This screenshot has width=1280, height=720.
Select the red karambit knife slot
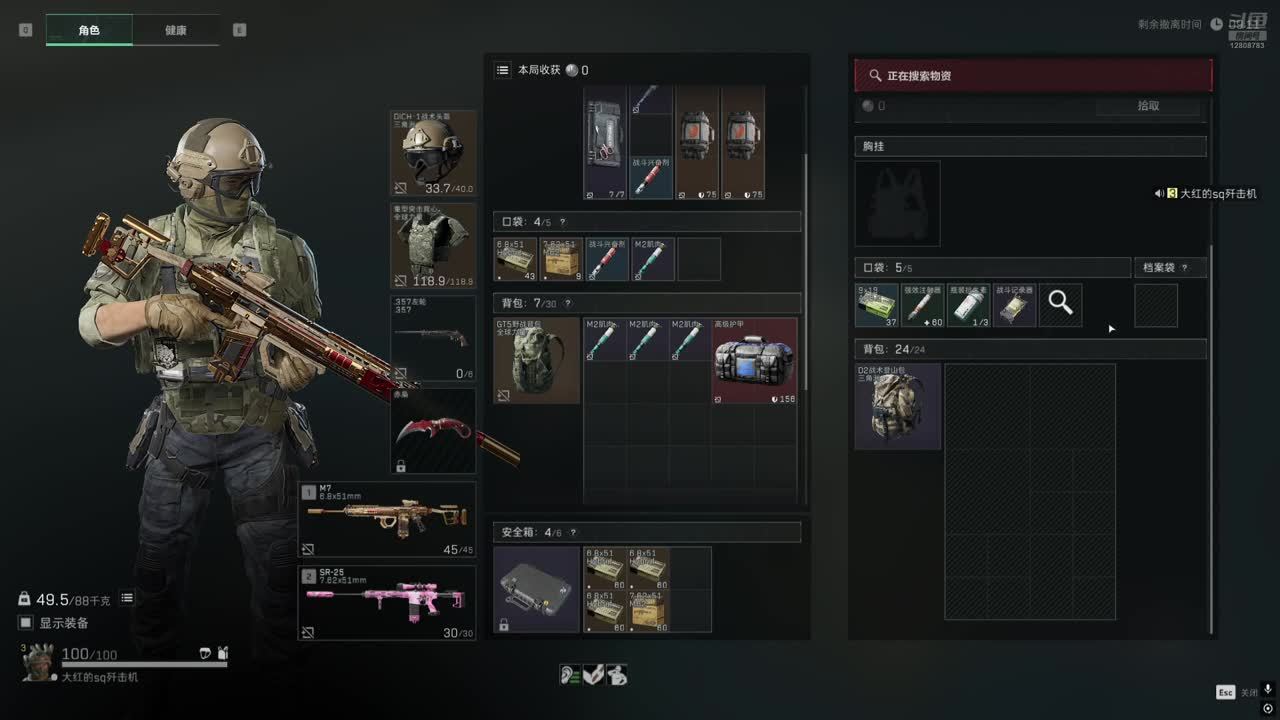pyautogui.click(x=433, y=431)
